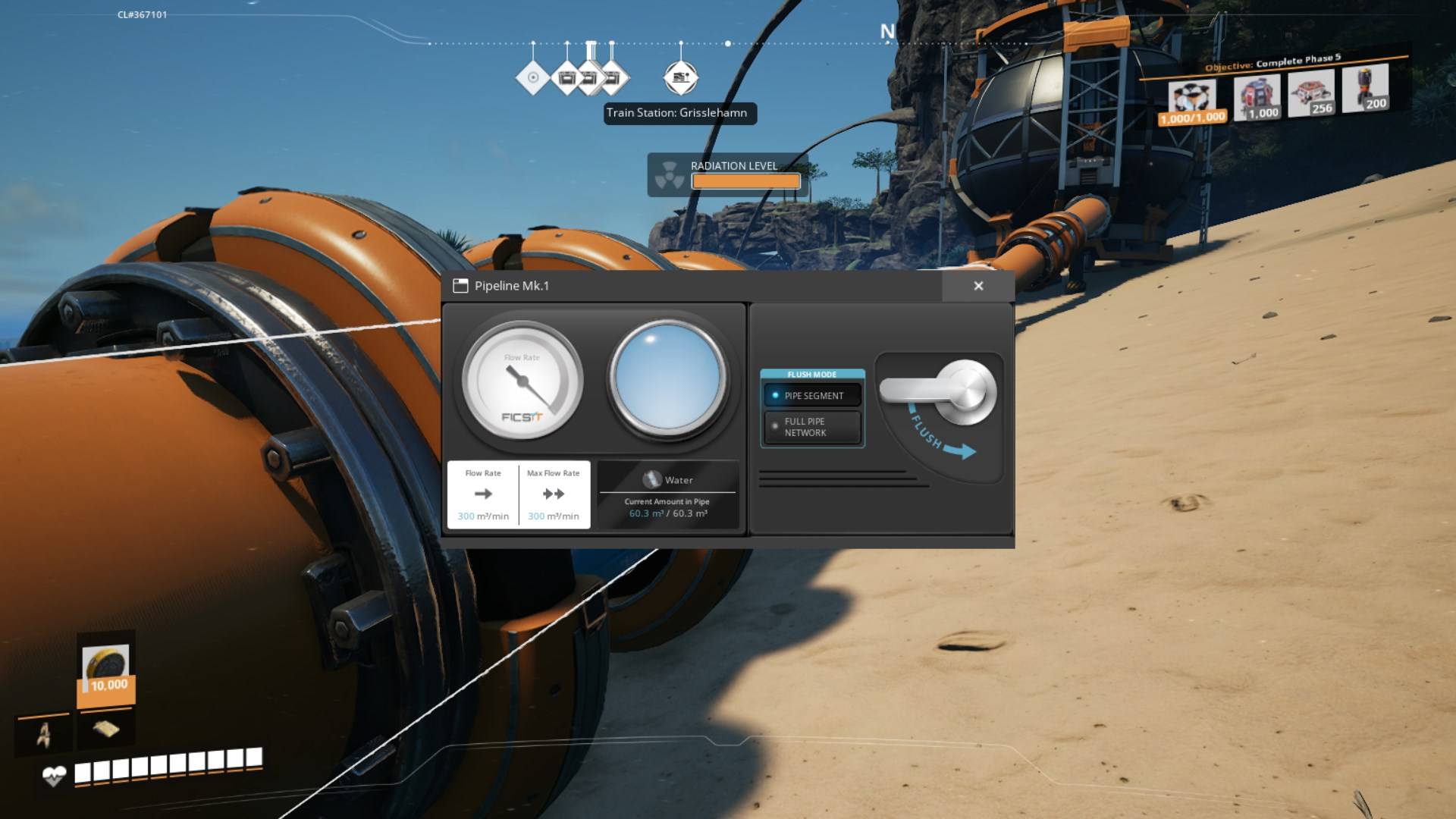Click the window icon beside the Pipeline Mk.1 title
The width and height of the screenshot is (1456, 819).
[460, 286]
